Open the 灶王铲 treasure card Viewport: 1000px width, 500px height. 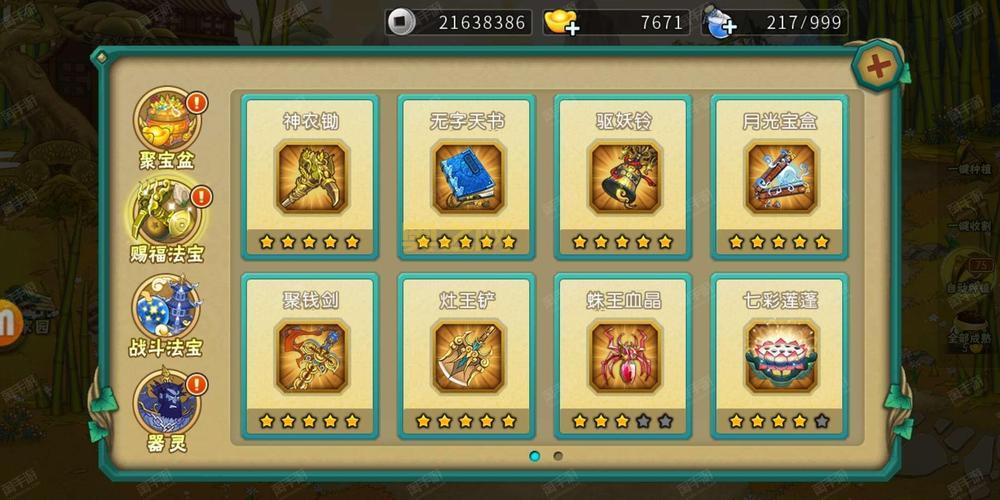(x=467, y=356)
